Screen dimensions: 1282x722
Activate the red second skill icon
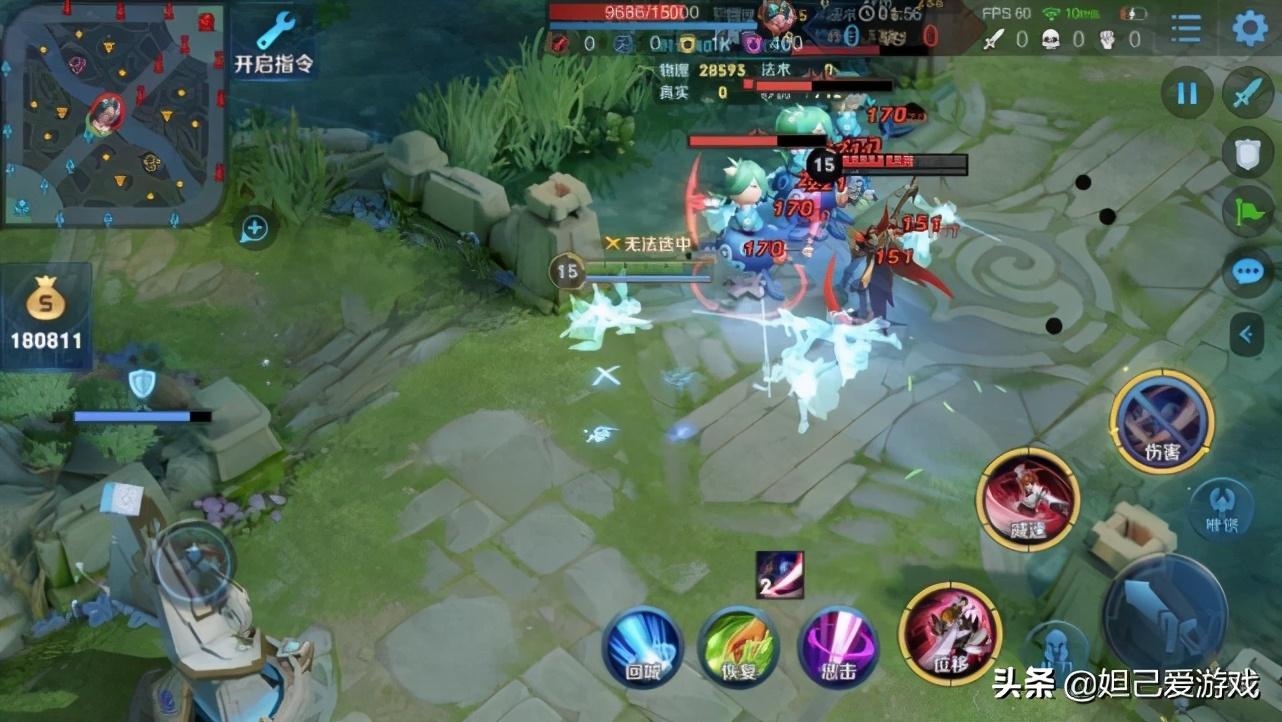click(x=1027, y=499)
